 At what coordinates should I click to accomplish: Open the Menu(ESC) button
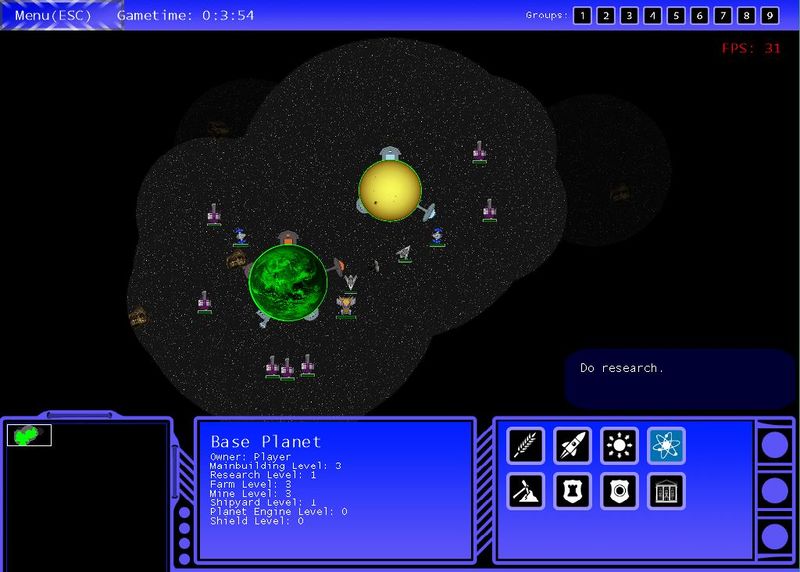click(53, 15)
